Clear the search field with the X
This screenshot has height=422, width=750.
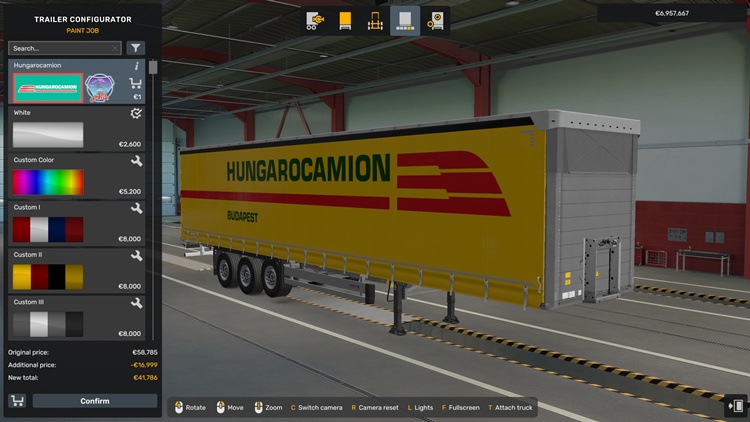[x=116, y=48]
